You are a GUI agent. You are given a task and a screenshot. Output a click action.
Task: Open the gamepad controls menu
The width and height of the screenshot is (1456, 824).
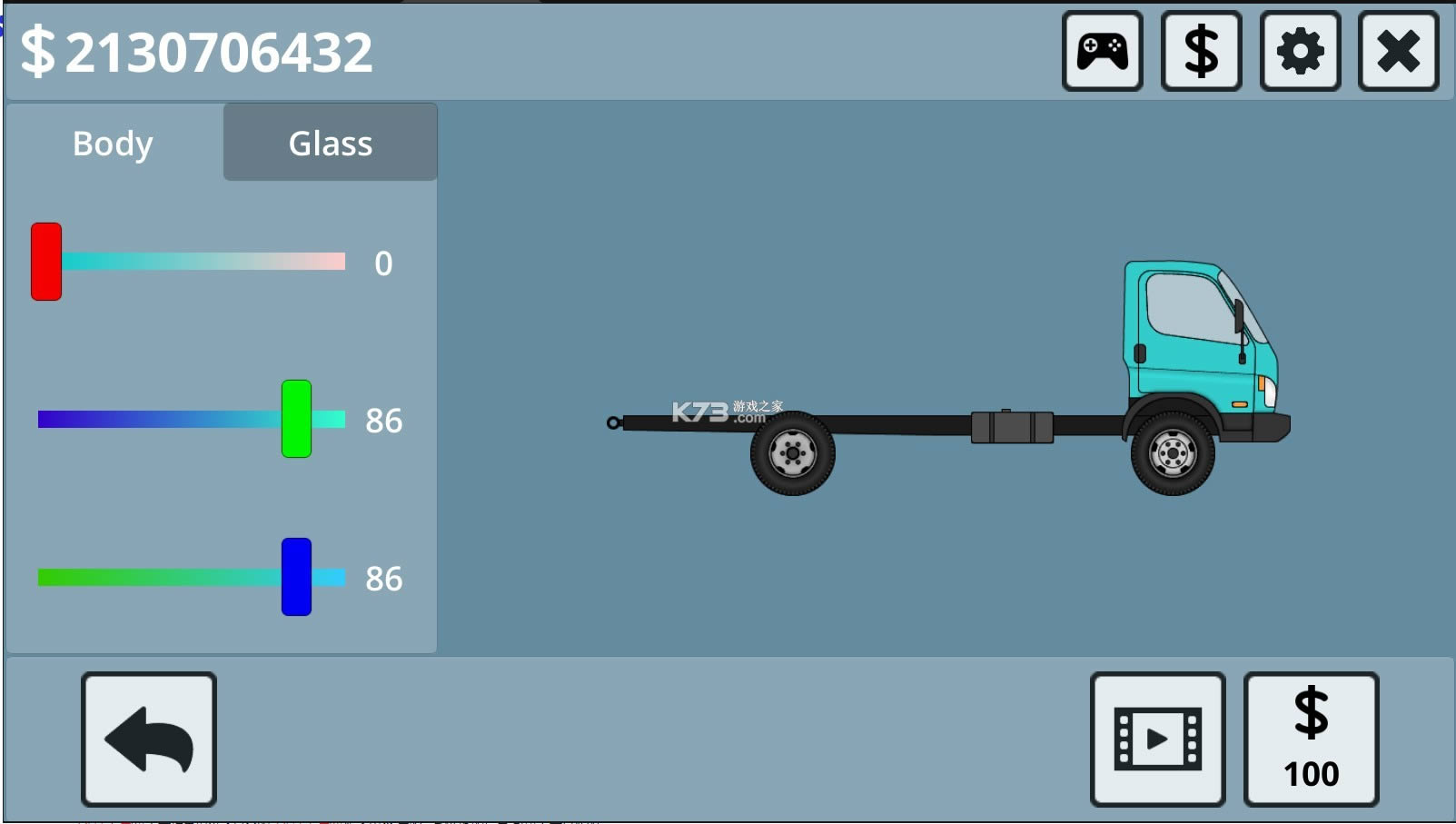coord(1102,51)
